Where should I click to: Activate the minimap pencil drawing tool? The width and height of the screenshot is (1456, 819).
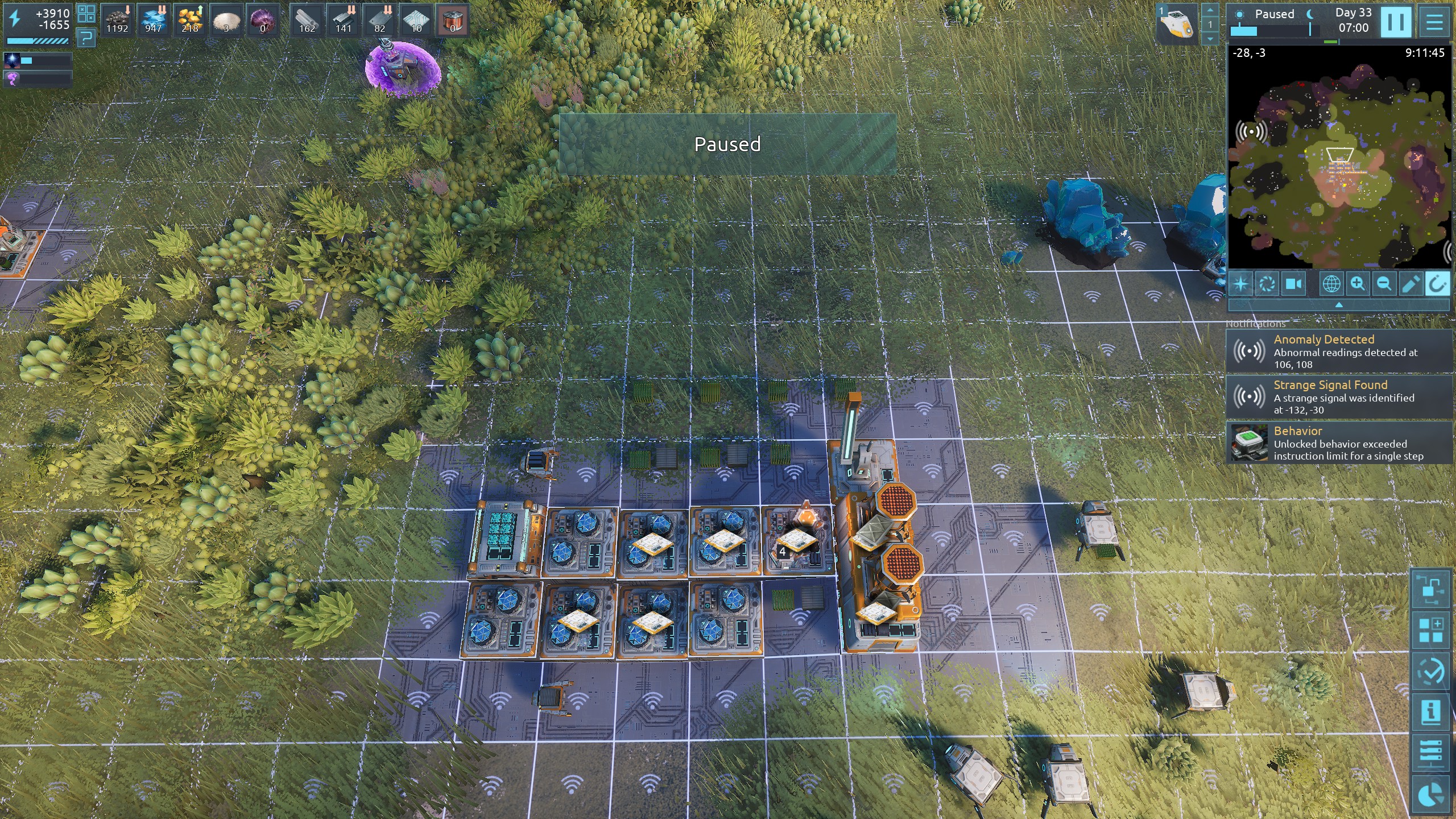pos(1410,284)
